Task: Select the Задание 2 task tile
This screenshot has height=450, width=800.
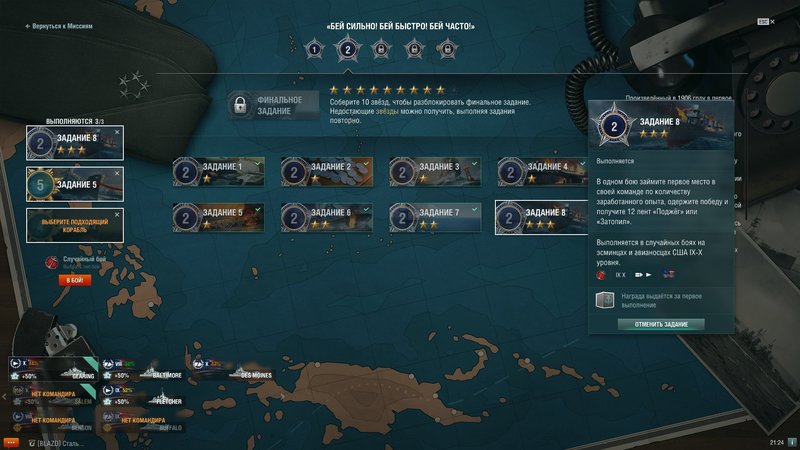Action: 330,172
